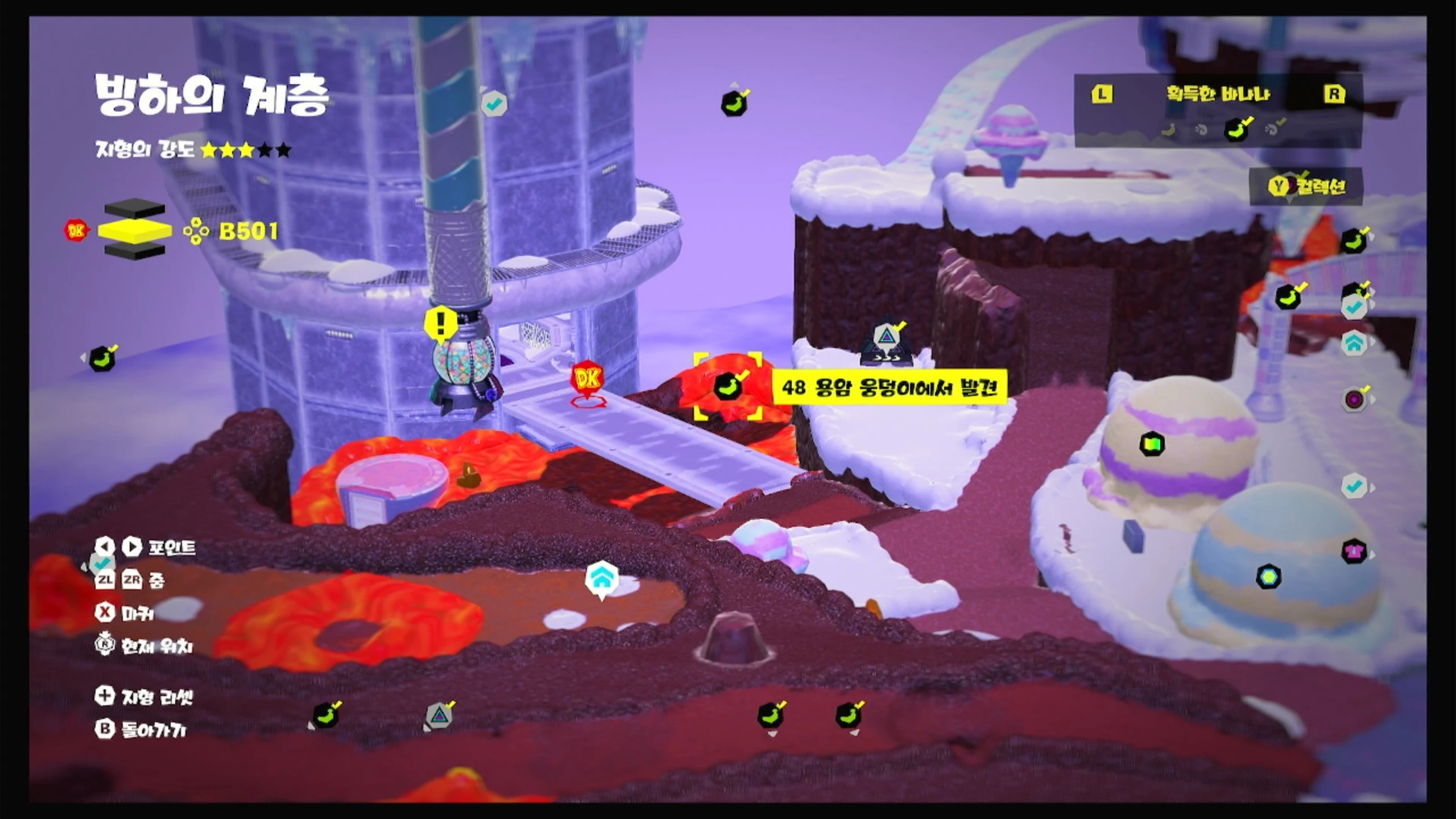Select the green square map marker
This screenshot has width=1456, height=819.
click(x=1152, y=444)
